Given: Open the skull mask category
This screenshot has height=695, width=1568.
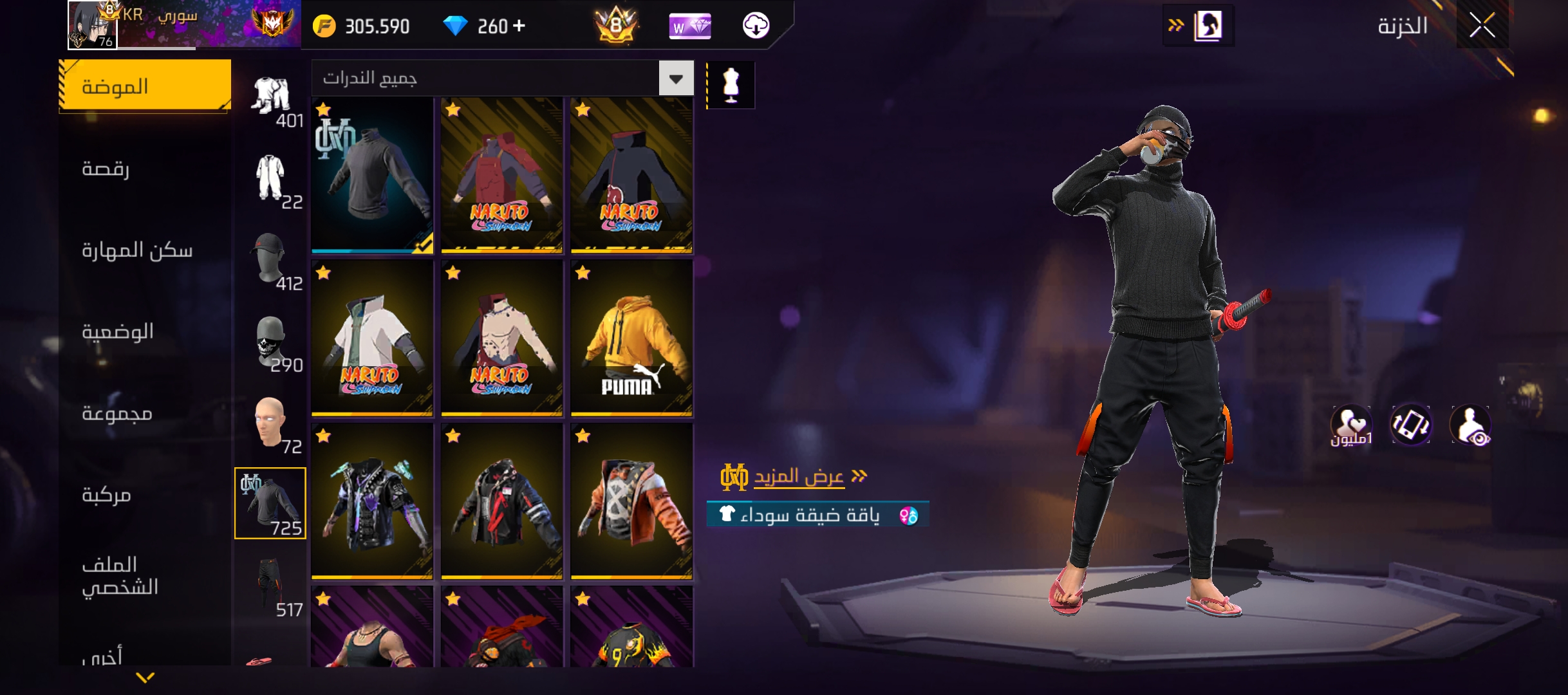Looking at the screenshot, I should tap(272, 342).
